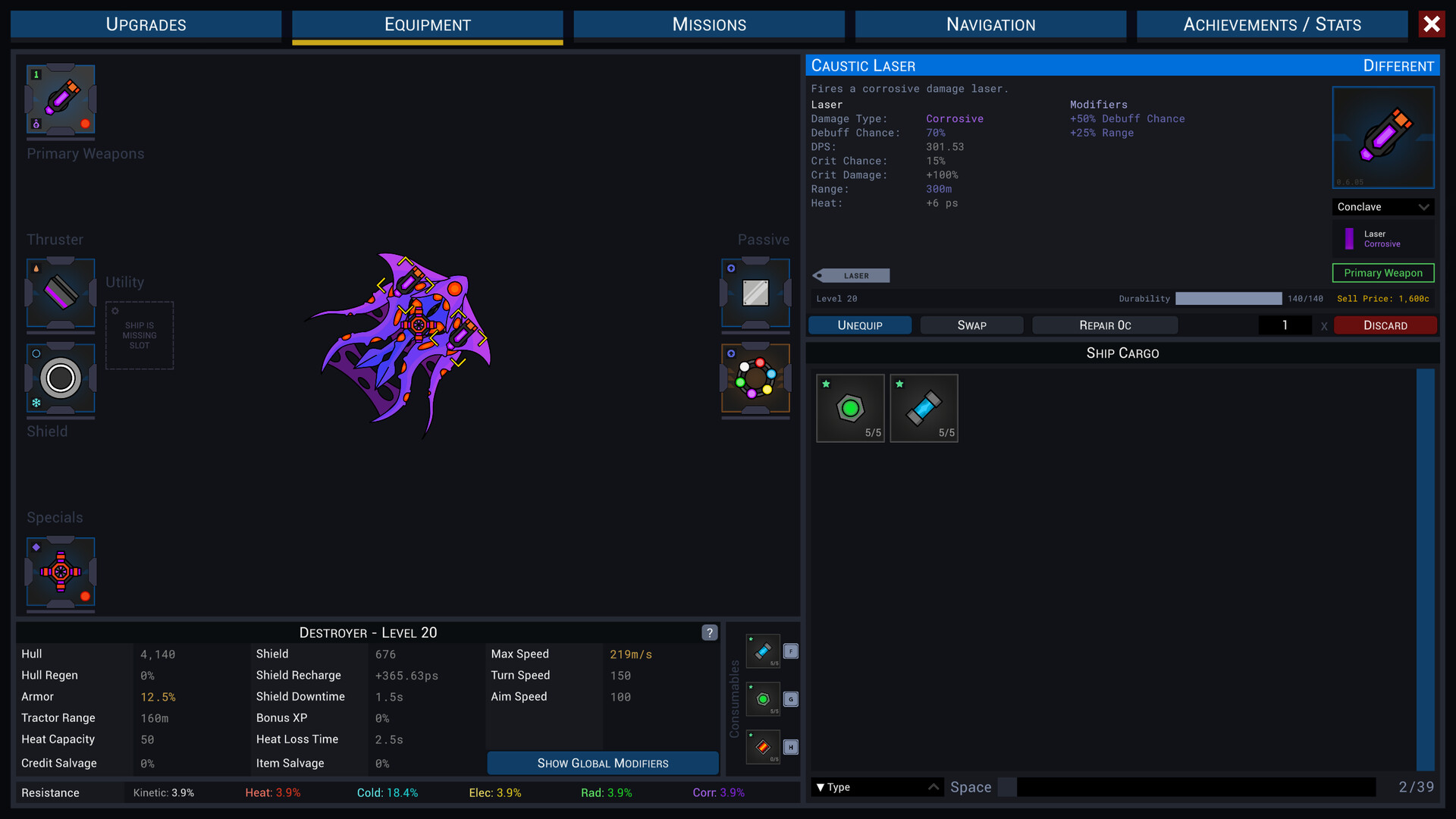Show Global Modifiers for the Destroyer

[x=602, y=763]
